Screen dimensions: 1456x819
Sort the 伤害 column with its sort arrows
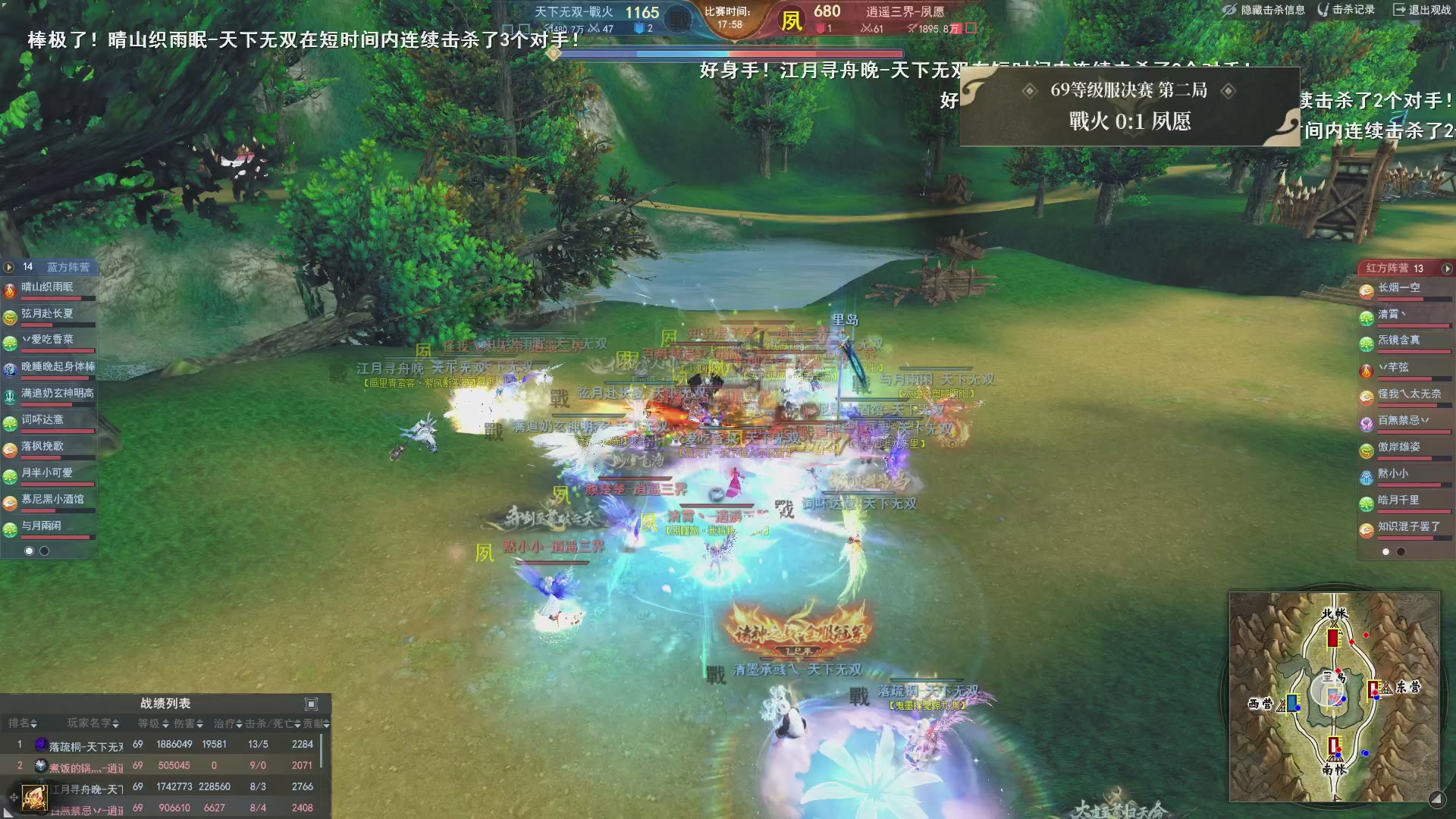(x=200, y=724)
